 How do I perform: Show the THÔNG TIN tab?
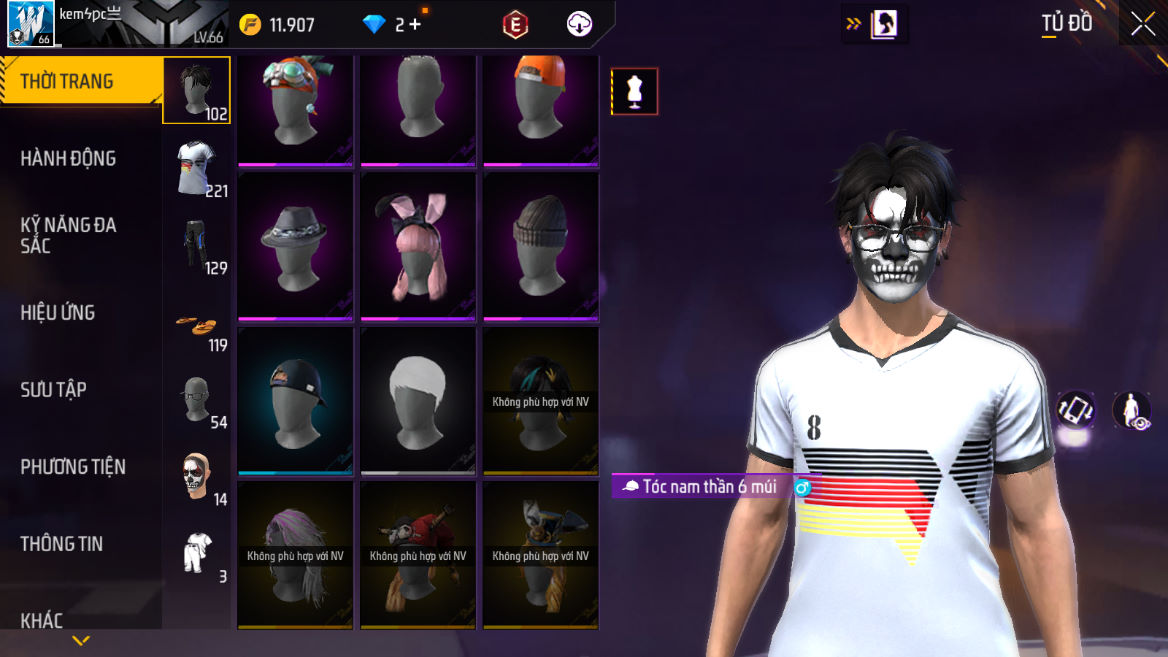coord(62,543)
